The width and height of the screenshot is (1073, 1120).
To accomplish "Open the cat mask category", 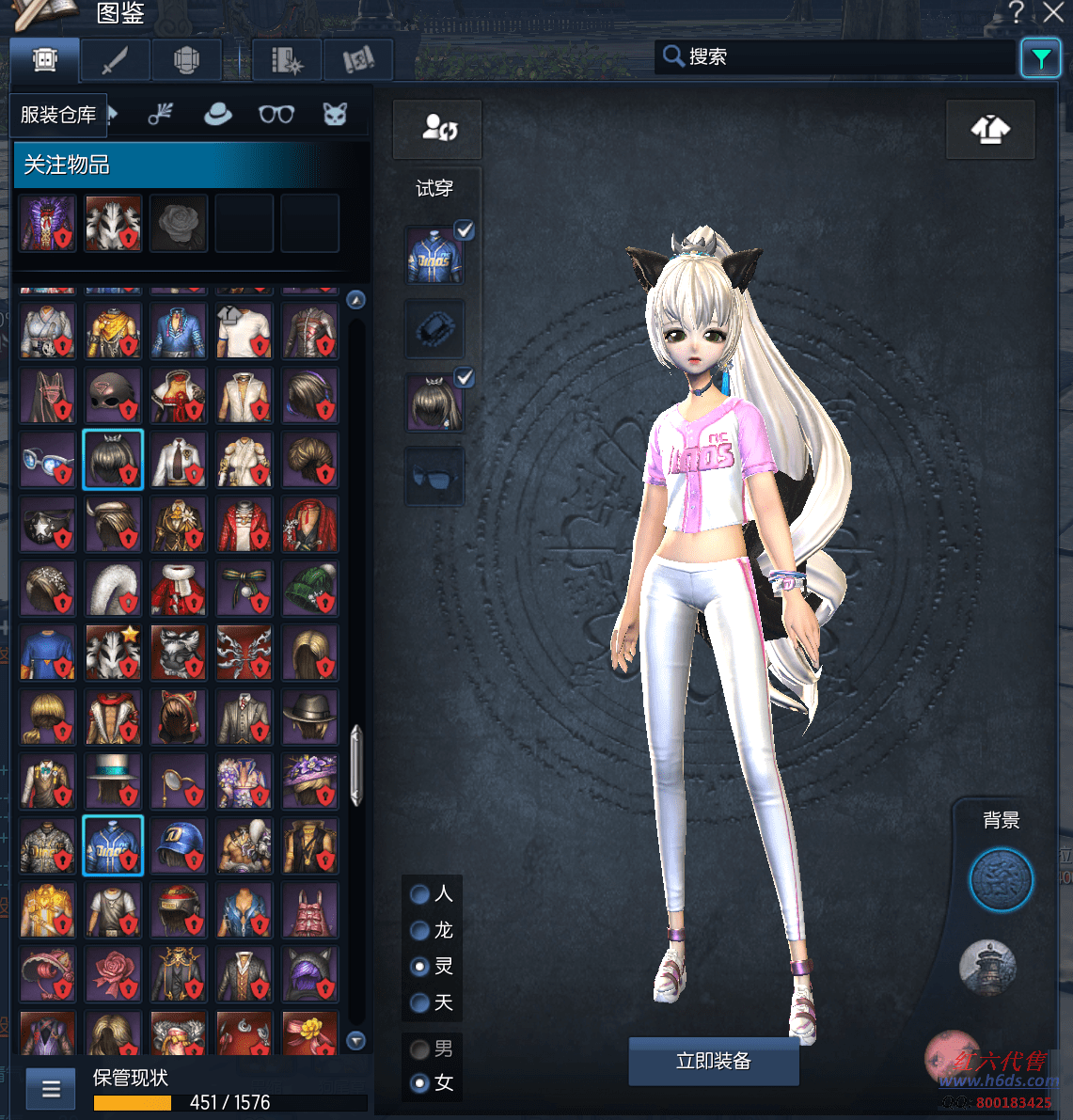I will pyautogui.click(x=335, y=115).
